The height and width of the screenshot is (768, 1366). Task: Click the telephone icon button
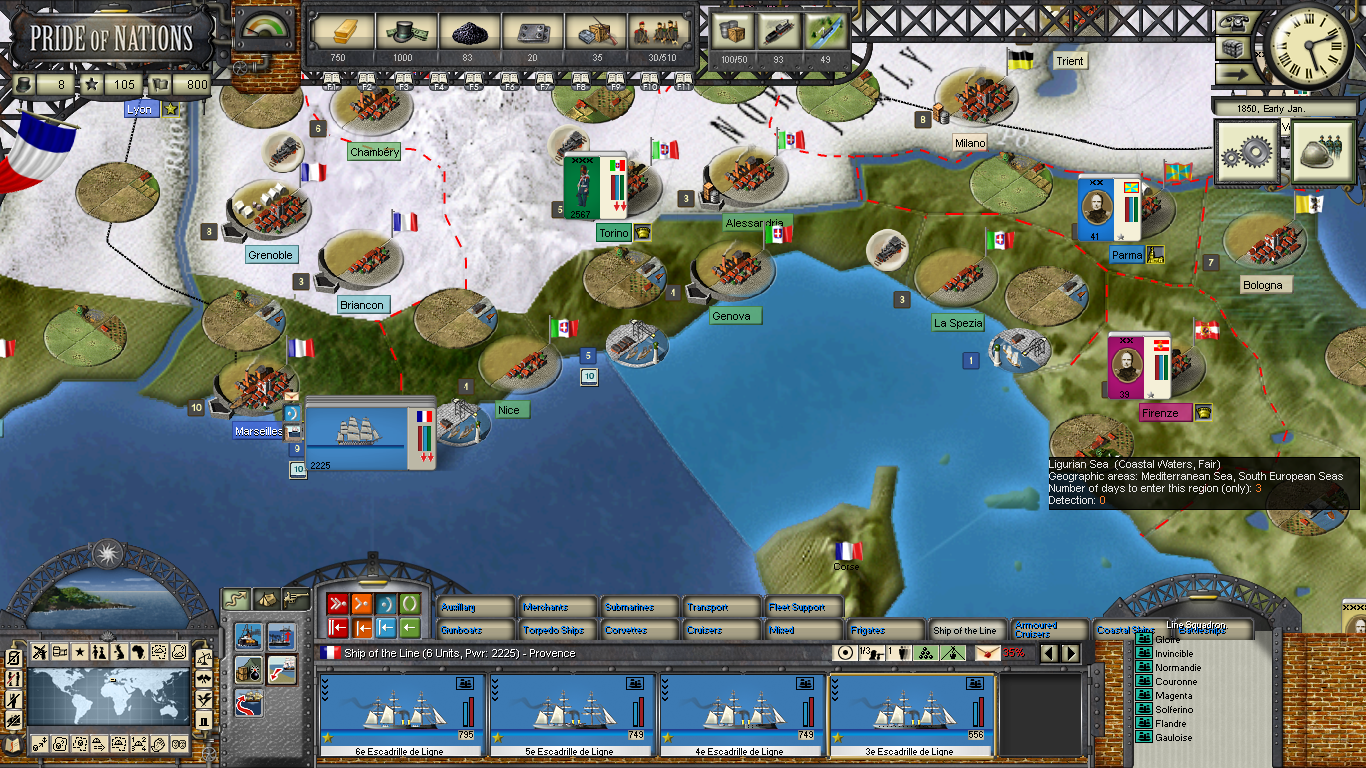[x=1231, y=23]
